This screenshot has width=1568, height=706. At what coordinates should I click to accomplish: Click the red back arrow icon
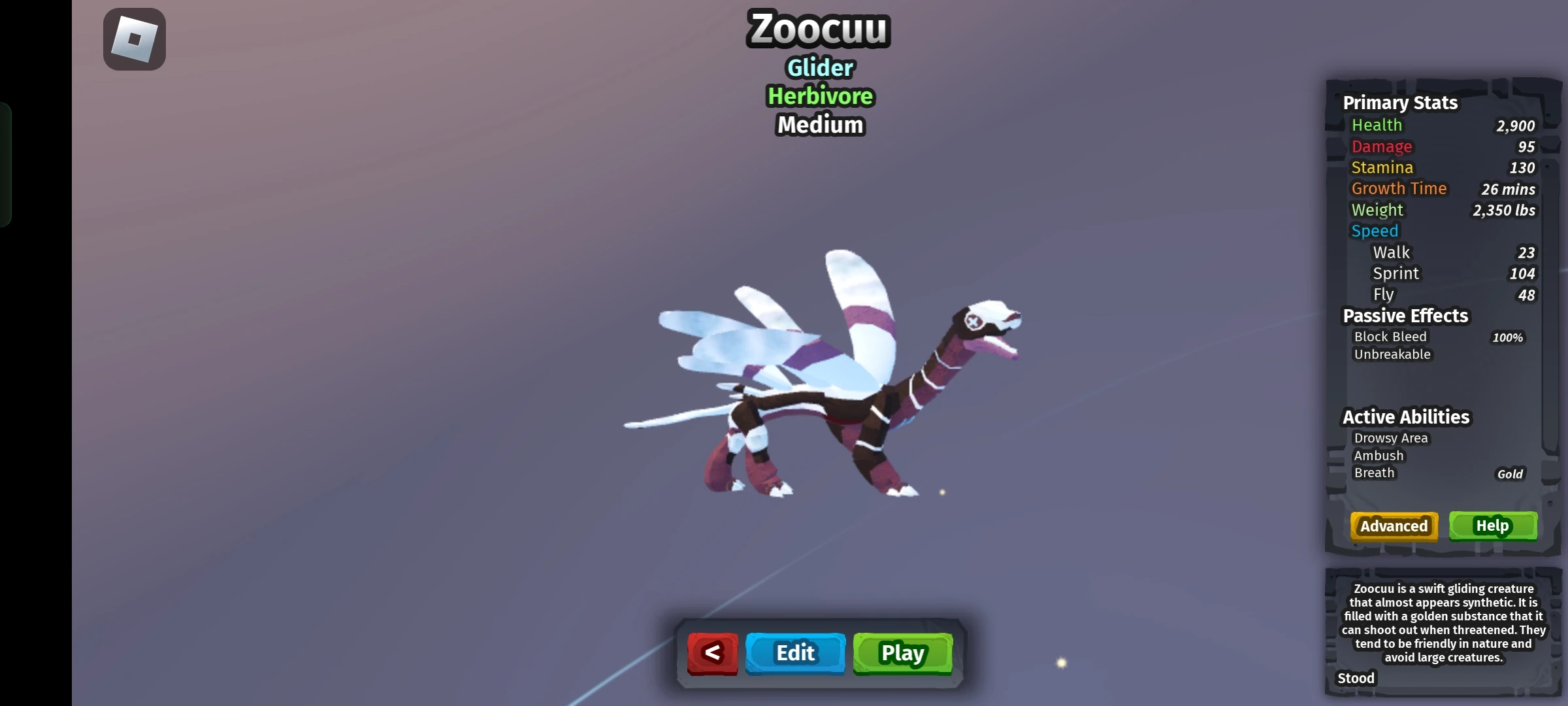[712, 652]
